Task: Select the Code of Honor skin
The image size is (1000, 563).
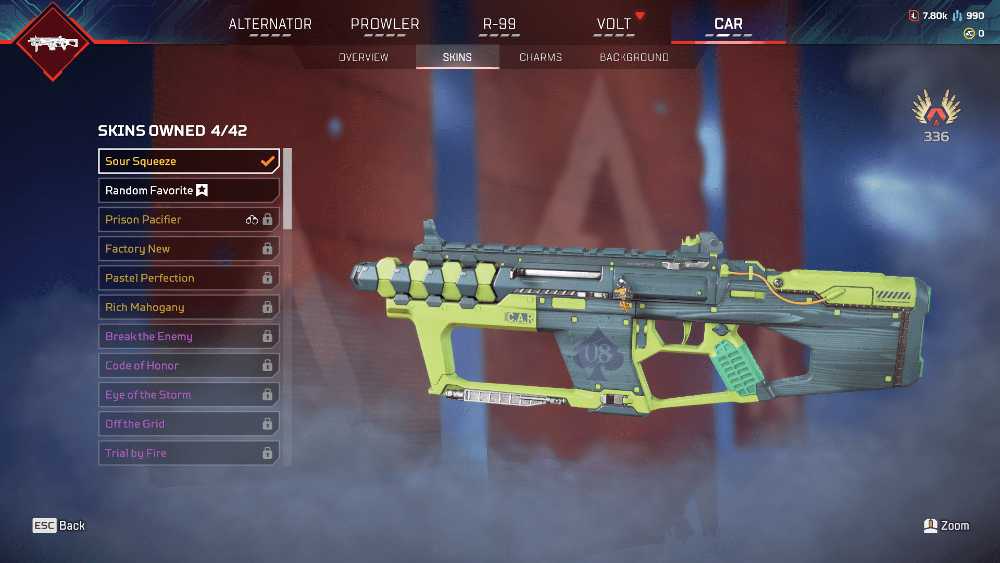Action: coord(188,365)
